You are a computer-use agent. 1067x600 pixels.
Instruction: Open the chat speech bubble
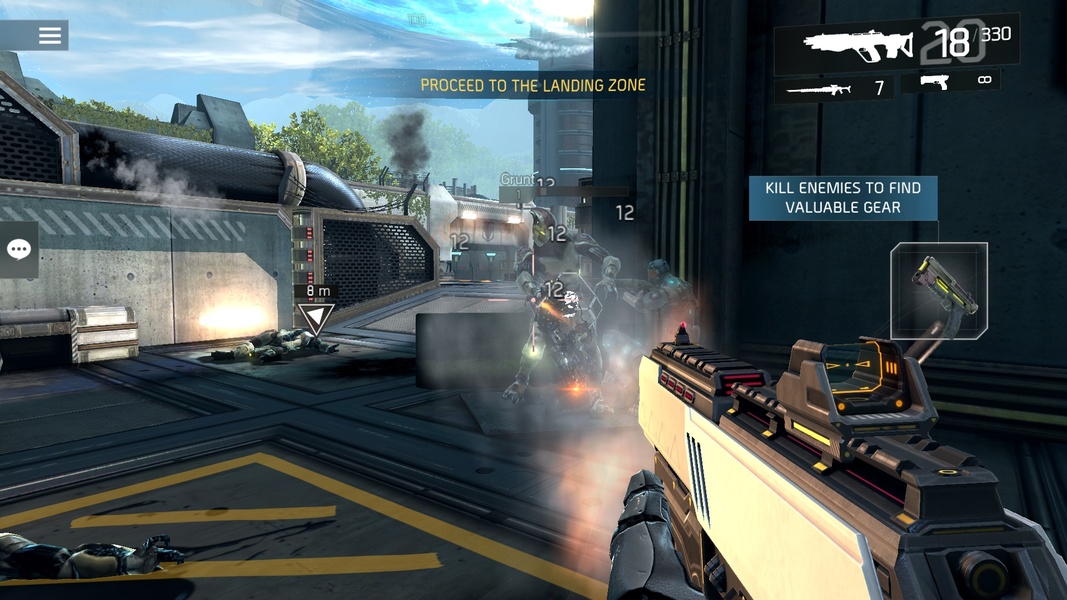(19, 250)
